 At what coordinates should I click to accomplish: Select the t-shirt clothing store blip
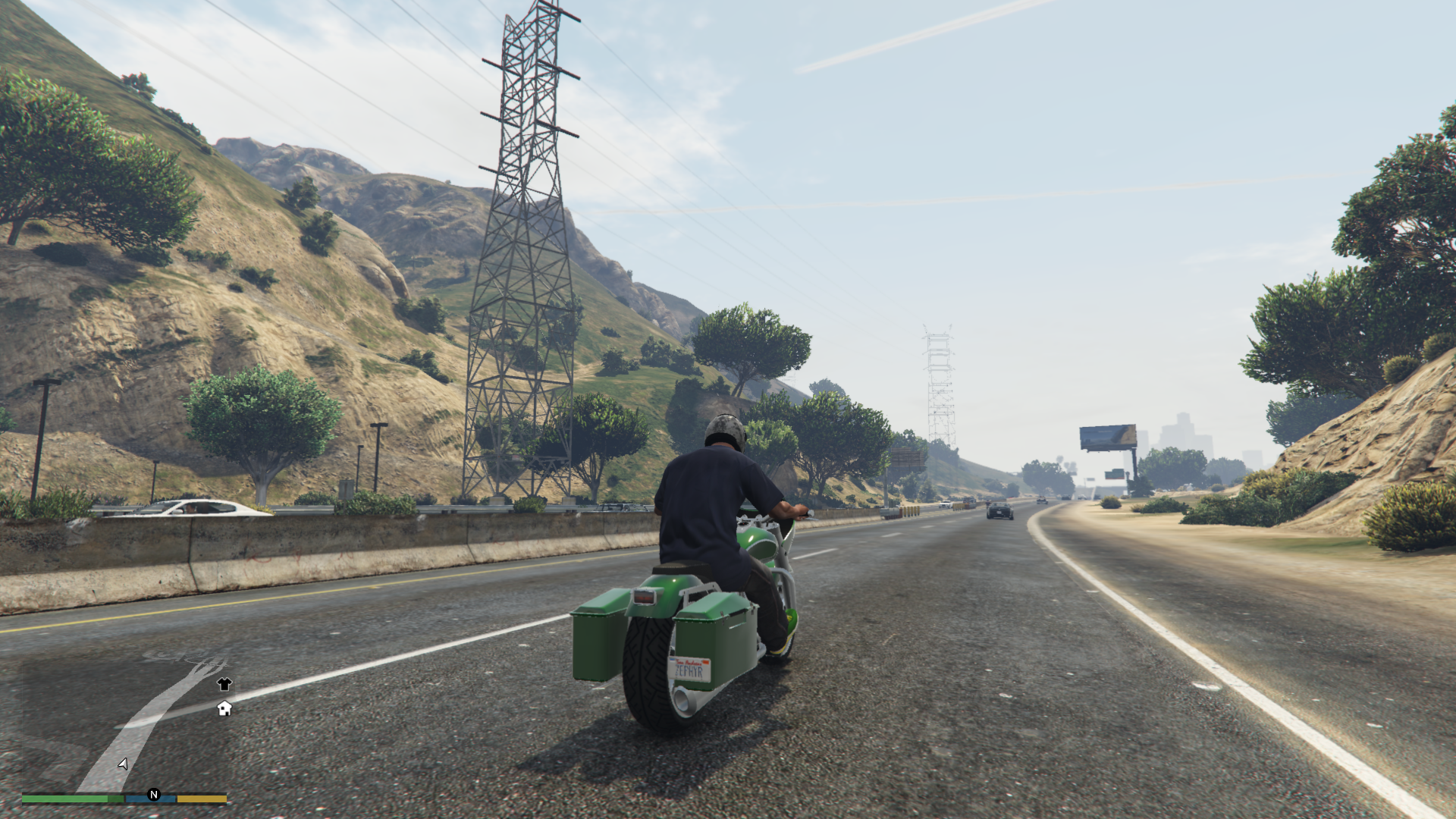(x=224, y=684)
